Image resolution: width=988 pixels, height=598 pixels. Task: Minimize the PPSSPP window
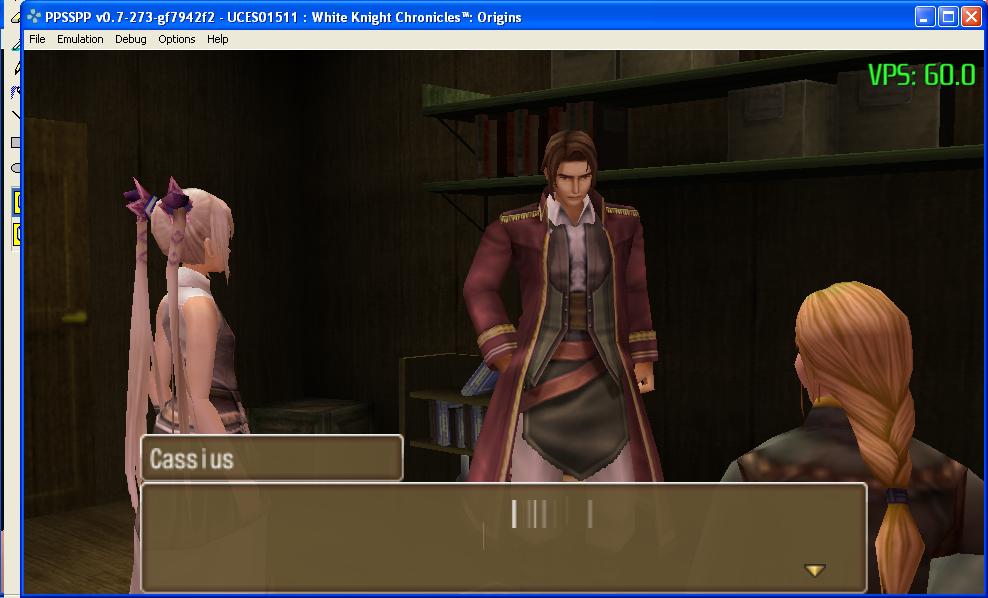[926, 16]
